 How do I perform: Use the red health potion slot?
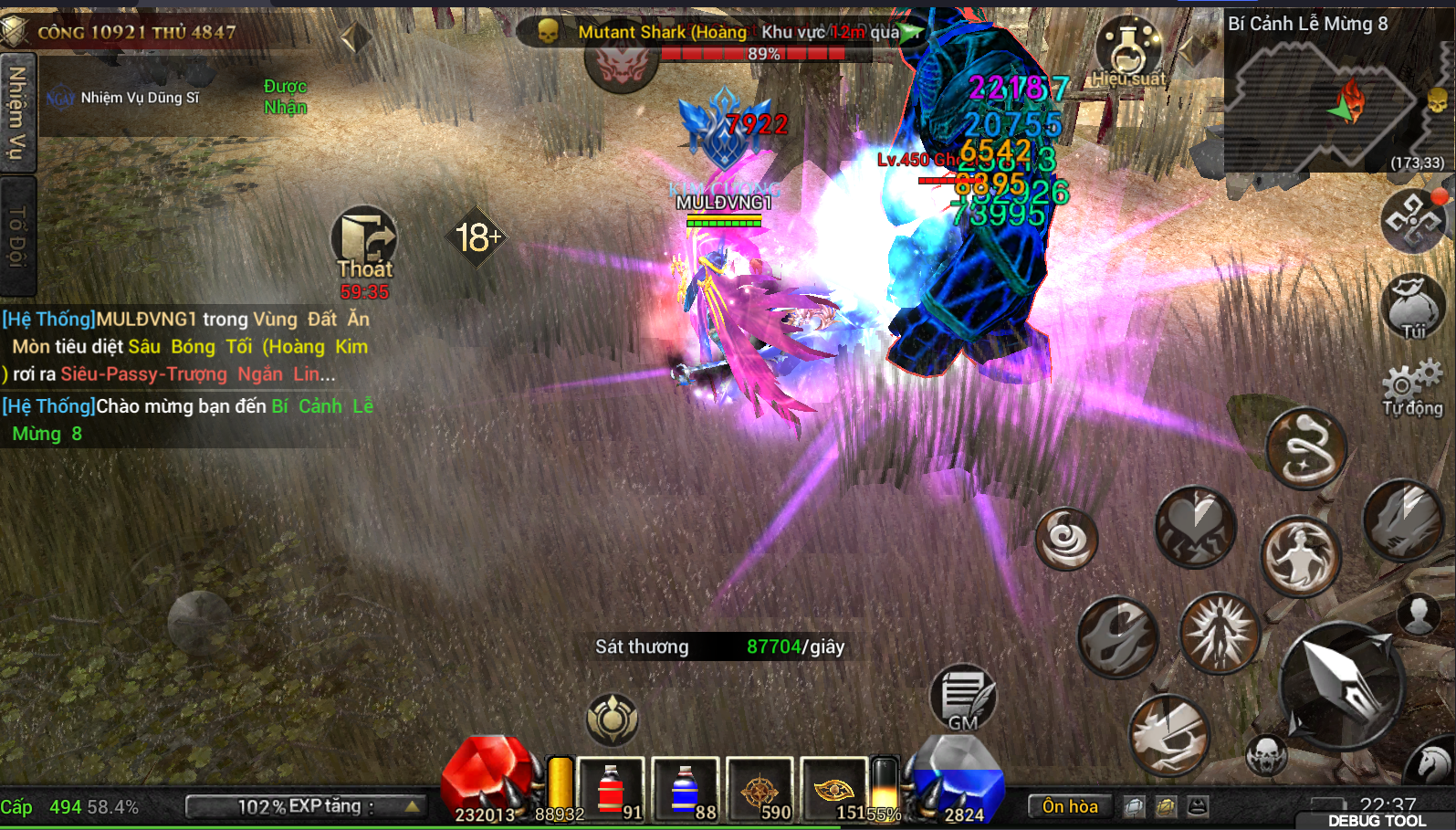611,789
